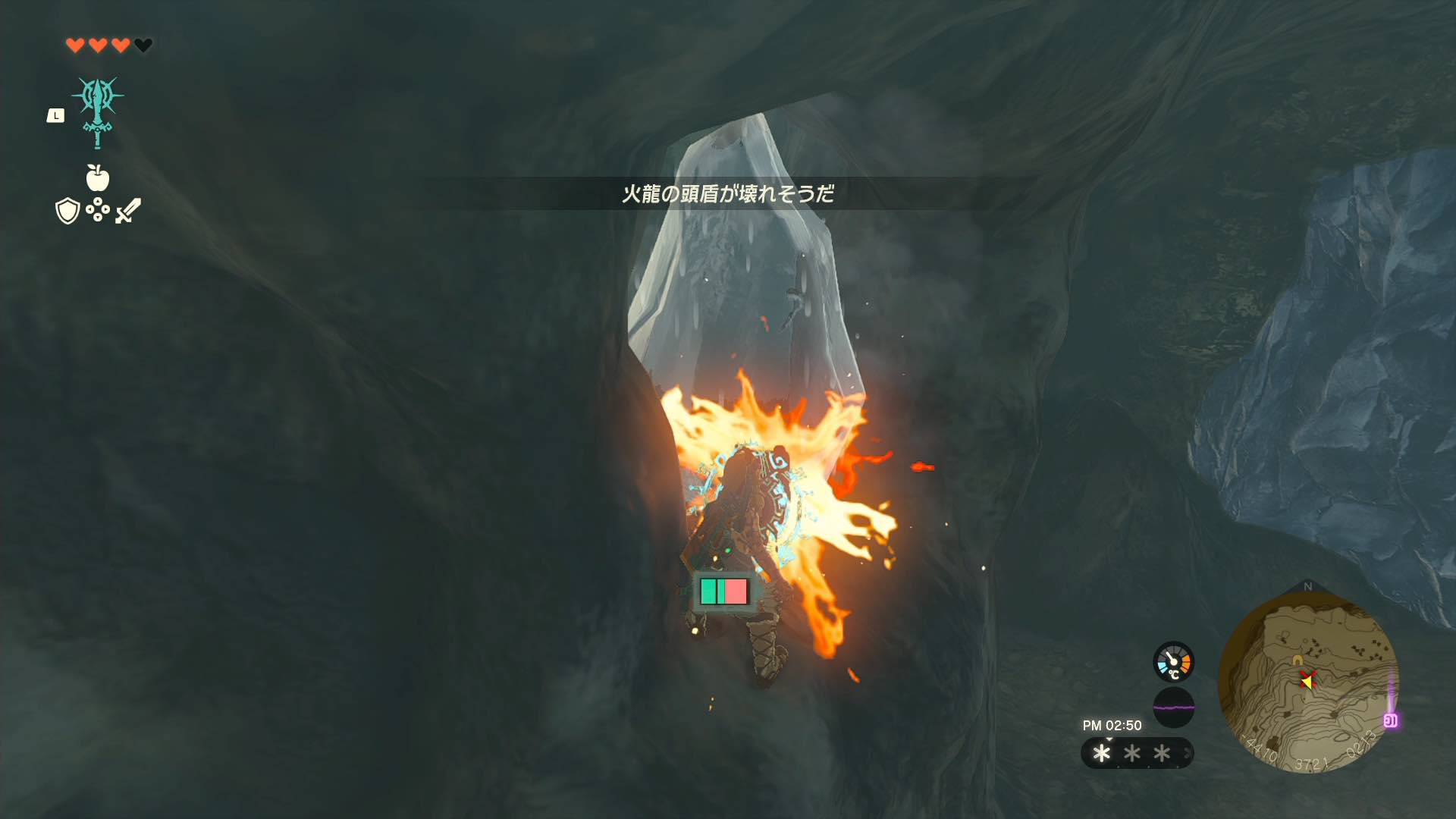Expand the minimap compass N marker

1308,585
